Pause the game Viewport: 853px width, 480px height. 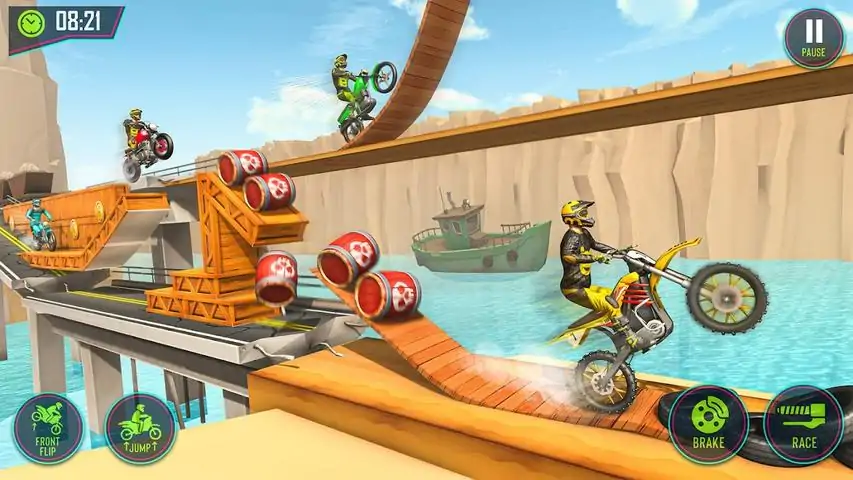pyautogui.click(x=813, y=38)
